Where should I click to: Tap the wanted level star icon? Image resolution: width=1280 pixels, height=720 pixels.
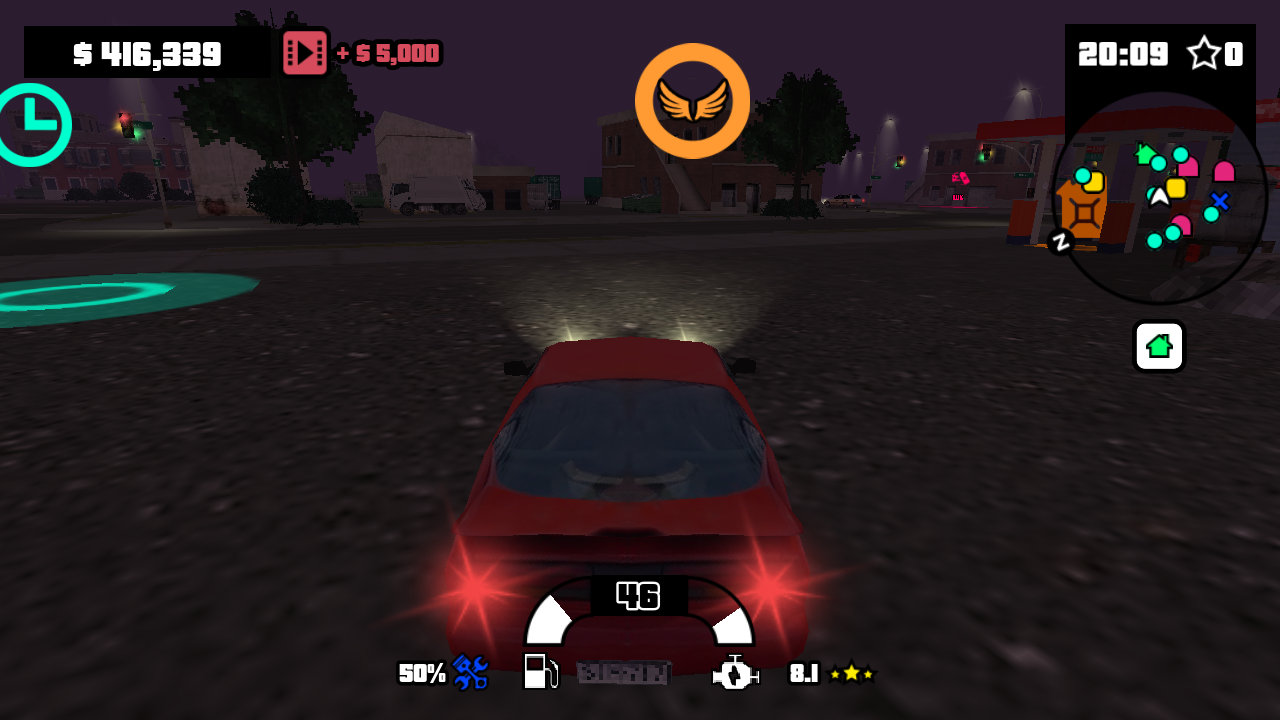(x=1204, y=54)
